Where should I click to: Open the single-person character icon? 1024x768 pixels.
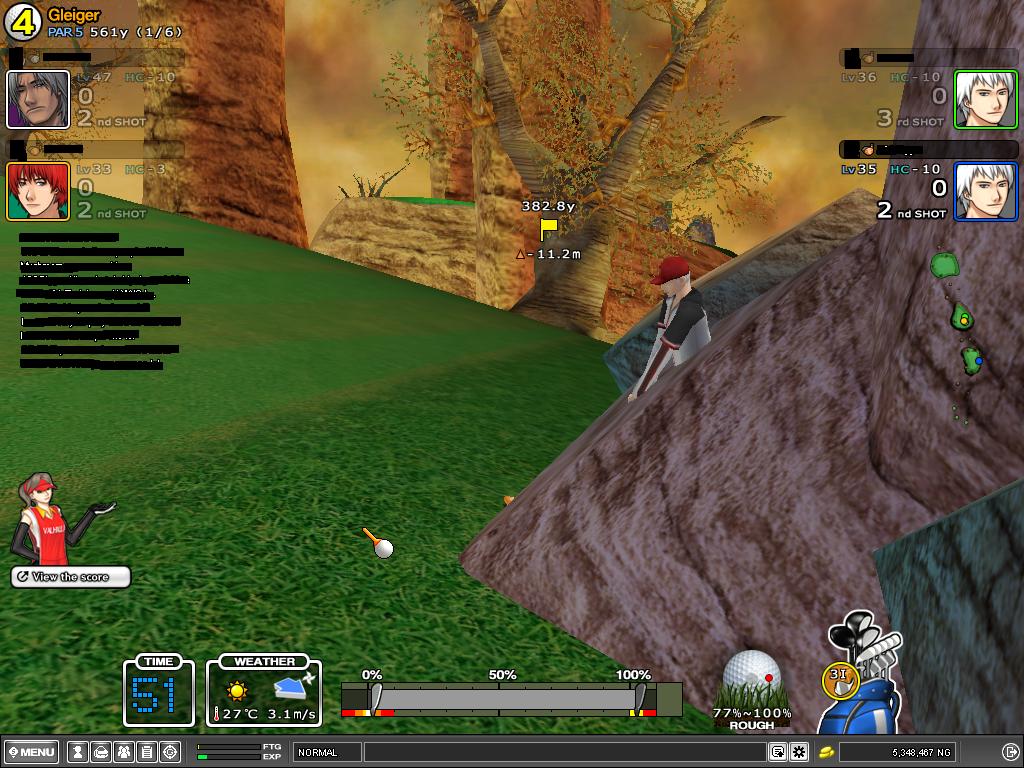tap(77, 752)
